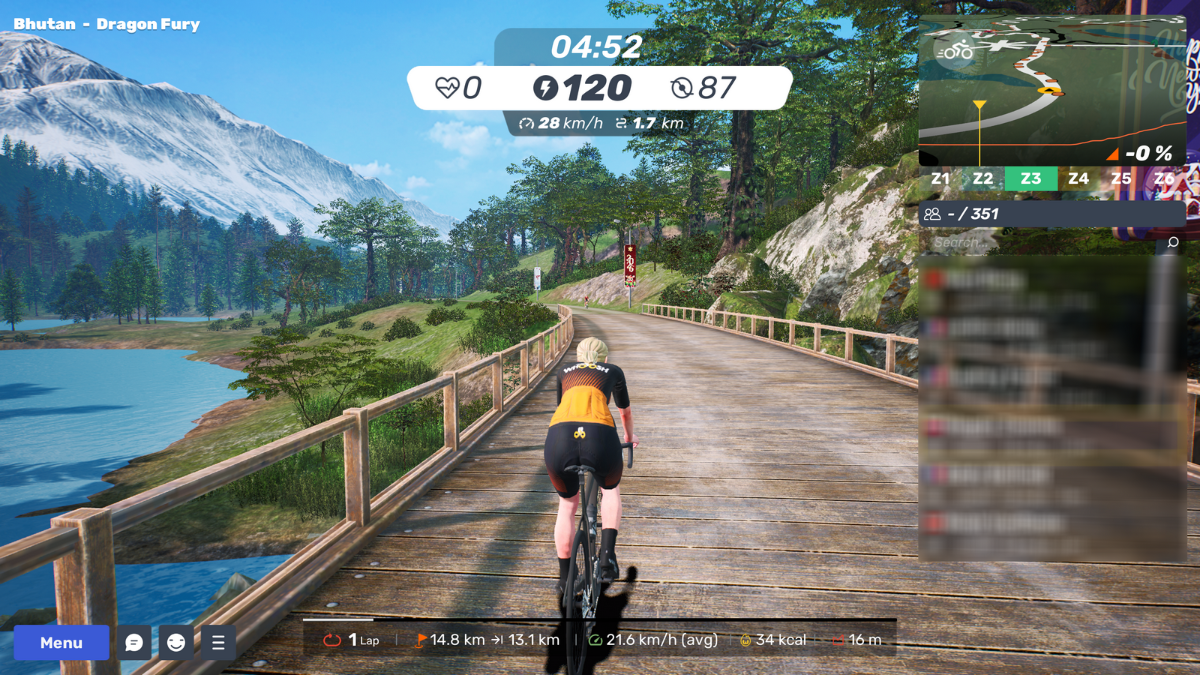Click the three-line list icon
This screenshot has height=675, width=1200.
coord(218,643)
